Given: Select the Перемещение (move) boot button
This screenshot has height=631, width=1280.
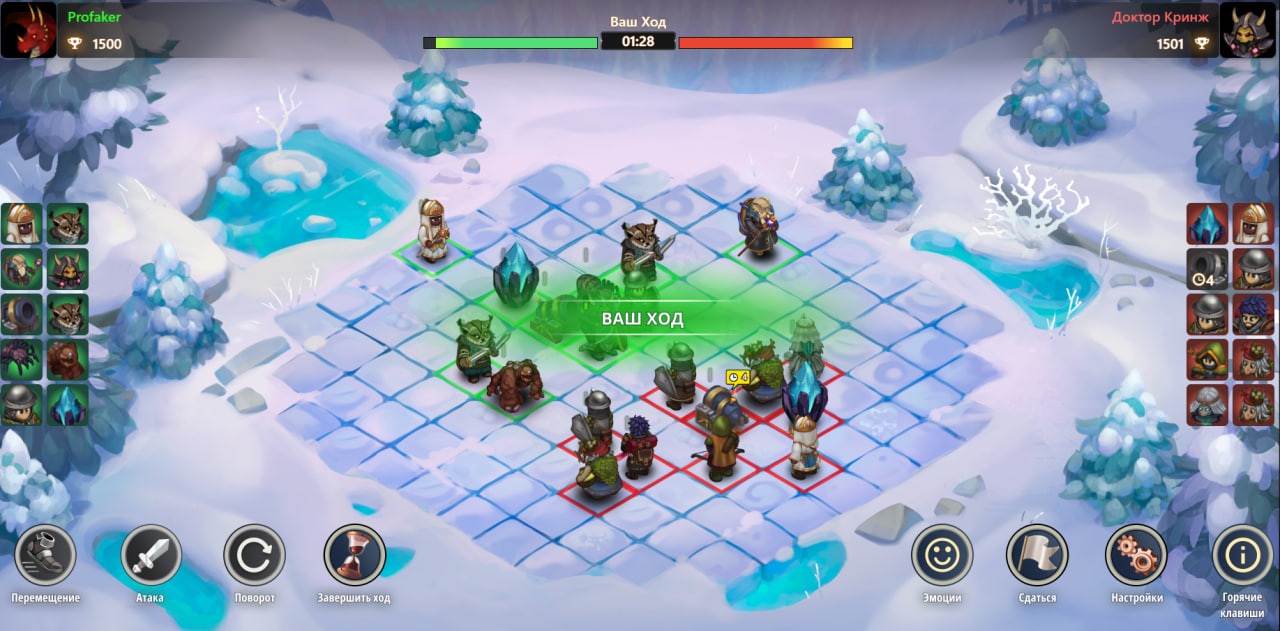Looking at the screenshot, I should (x=45, y=555).
